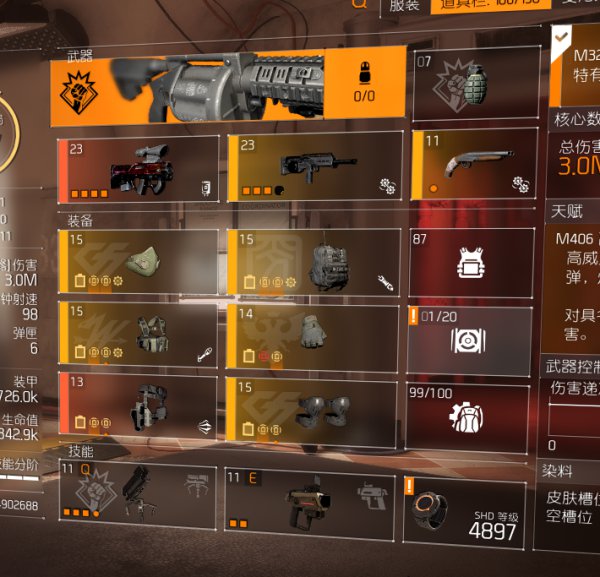
Task: Open the chest vest gear slot
Action: pyautogui.click(x=138, y=334)
